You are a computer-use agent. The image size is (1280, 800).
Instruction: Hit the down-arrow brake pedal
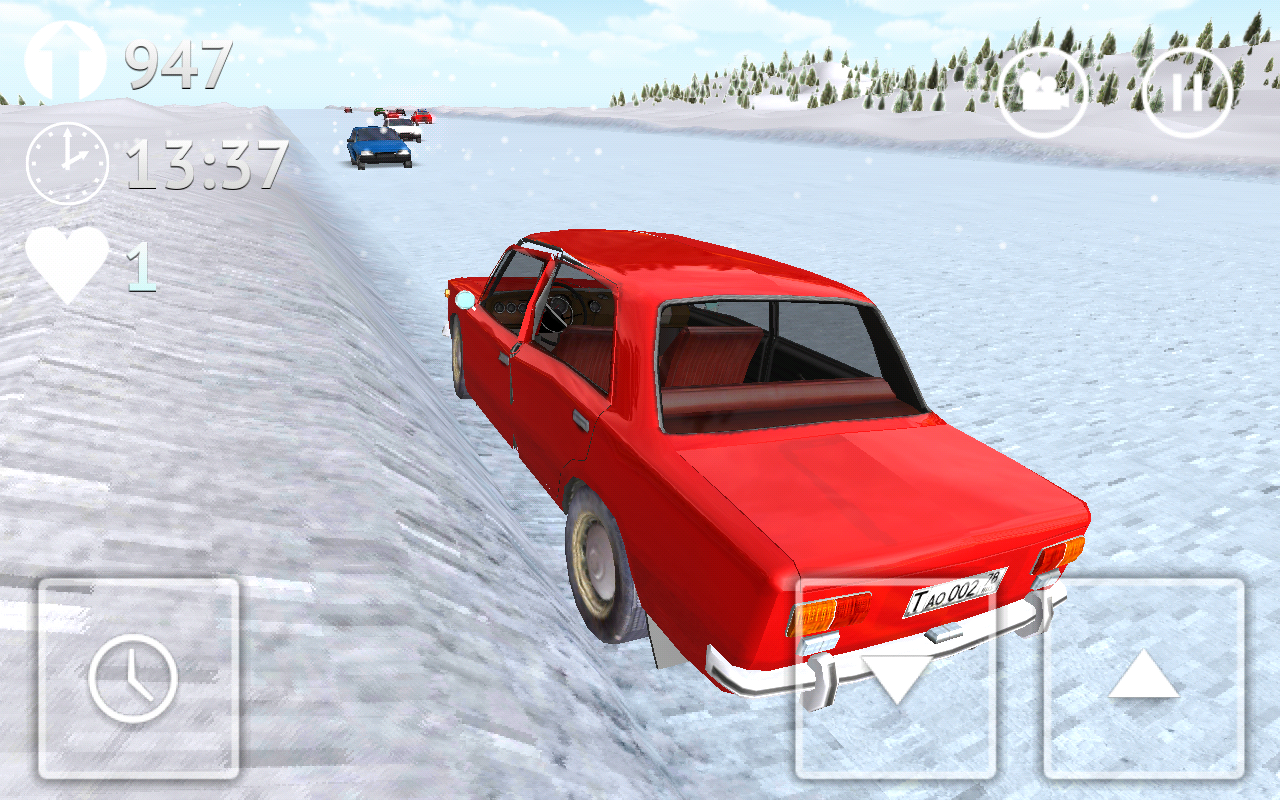coord(895,678)
